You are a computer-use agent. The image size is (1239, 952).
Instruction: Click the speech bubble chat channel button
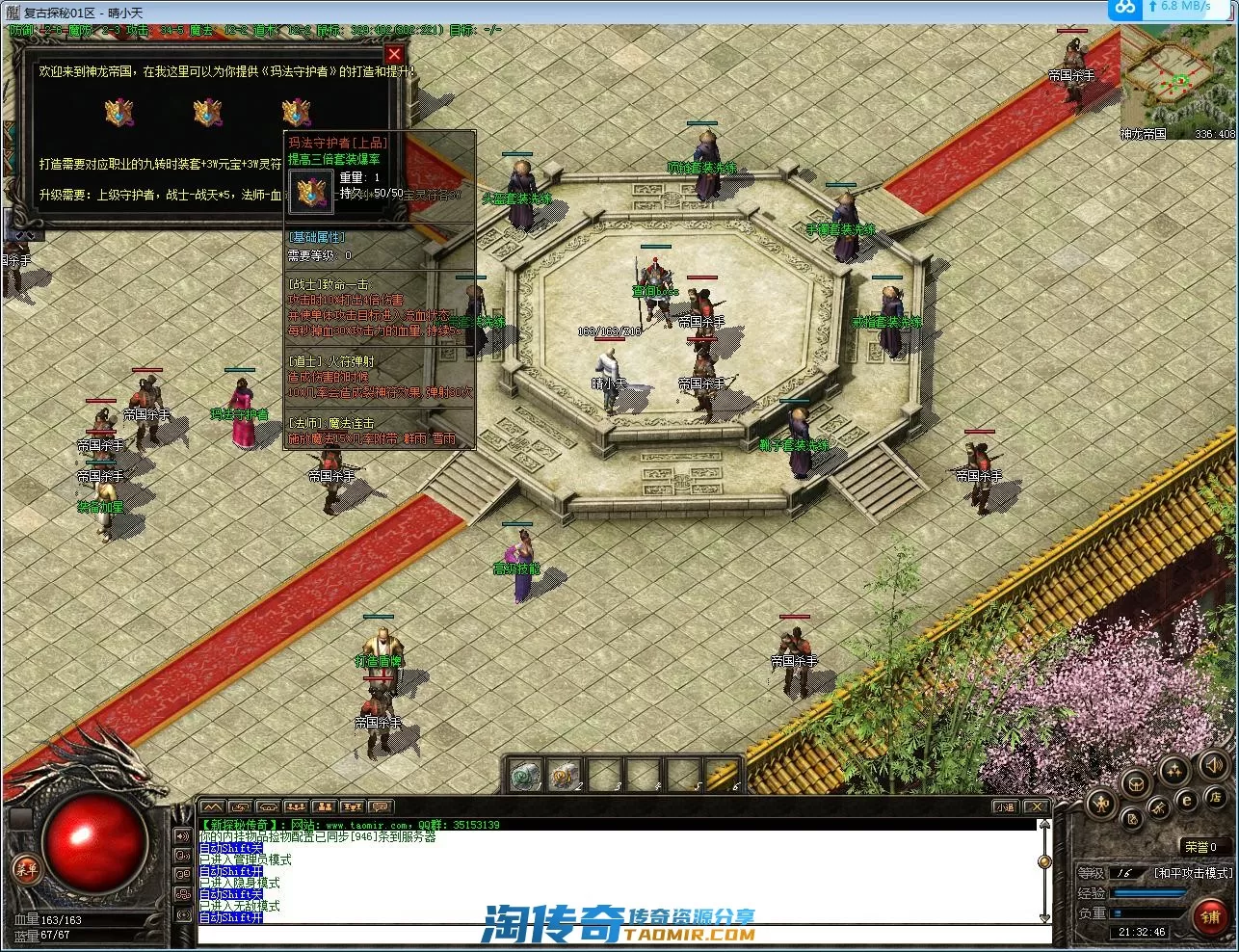pos(380,807)
